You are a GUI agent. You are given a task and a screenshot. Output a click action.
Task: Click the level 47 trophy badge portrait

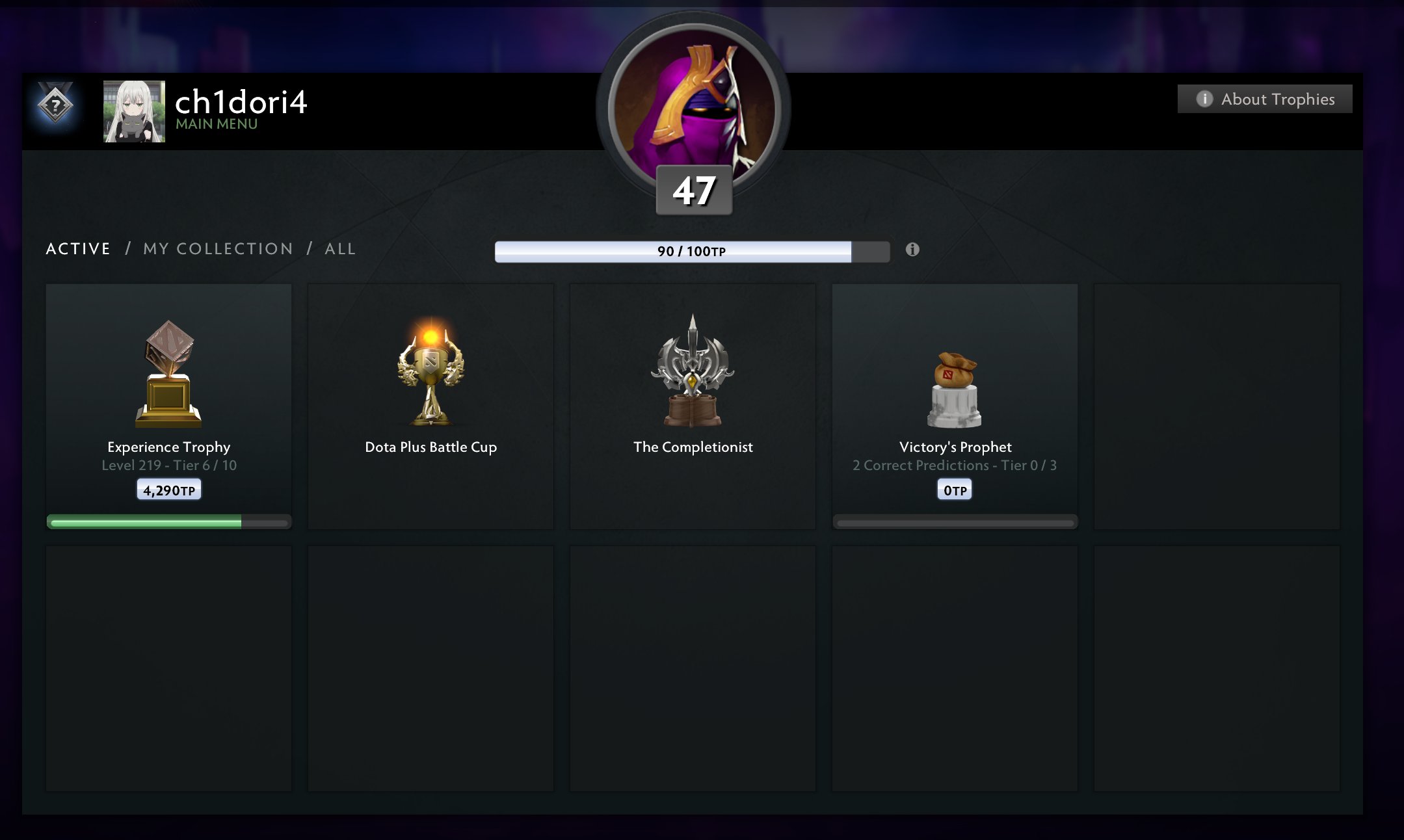693,111
